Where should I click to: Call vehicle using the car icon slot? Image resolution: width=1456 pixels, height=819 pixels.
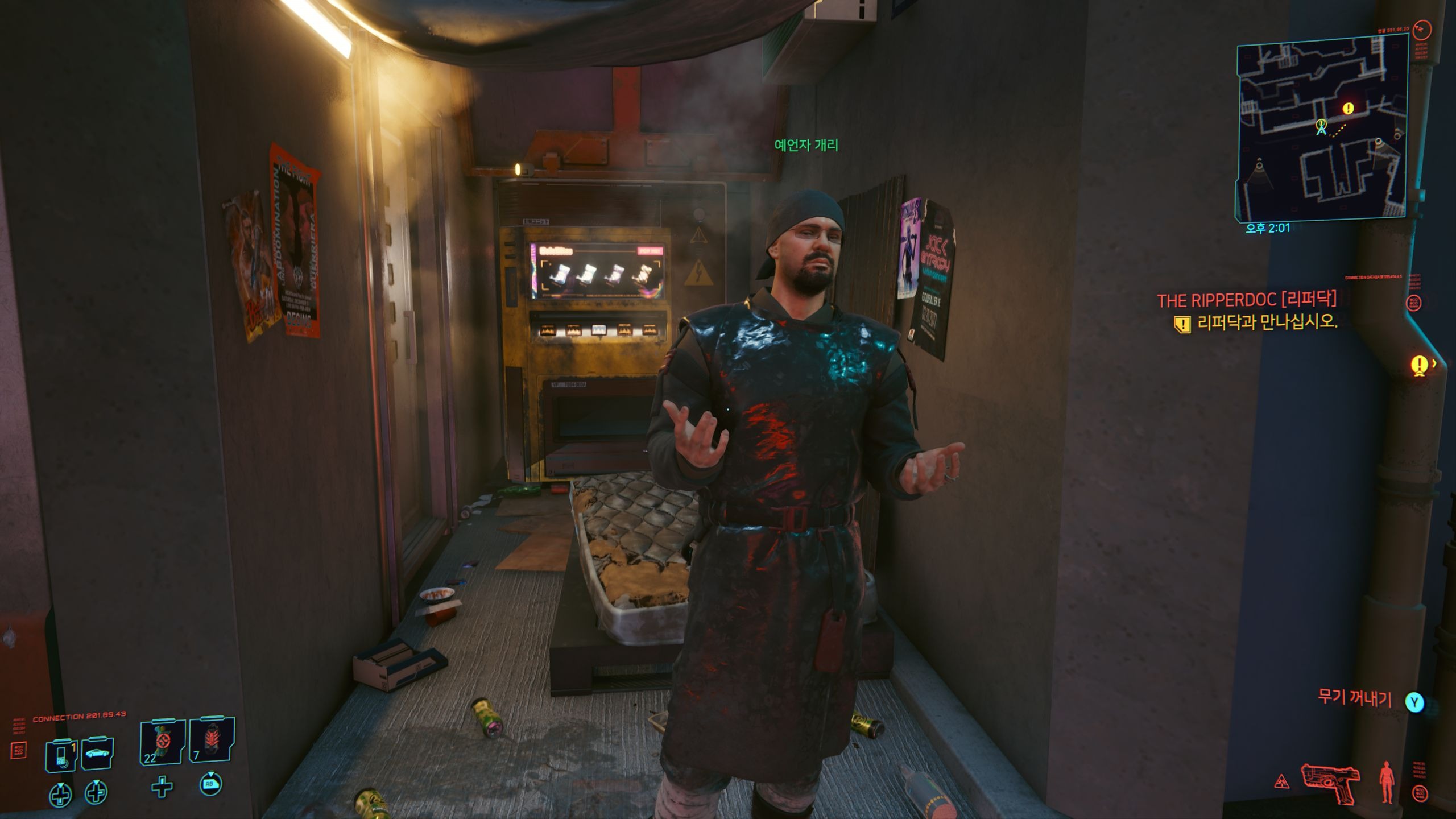(97, 754)
